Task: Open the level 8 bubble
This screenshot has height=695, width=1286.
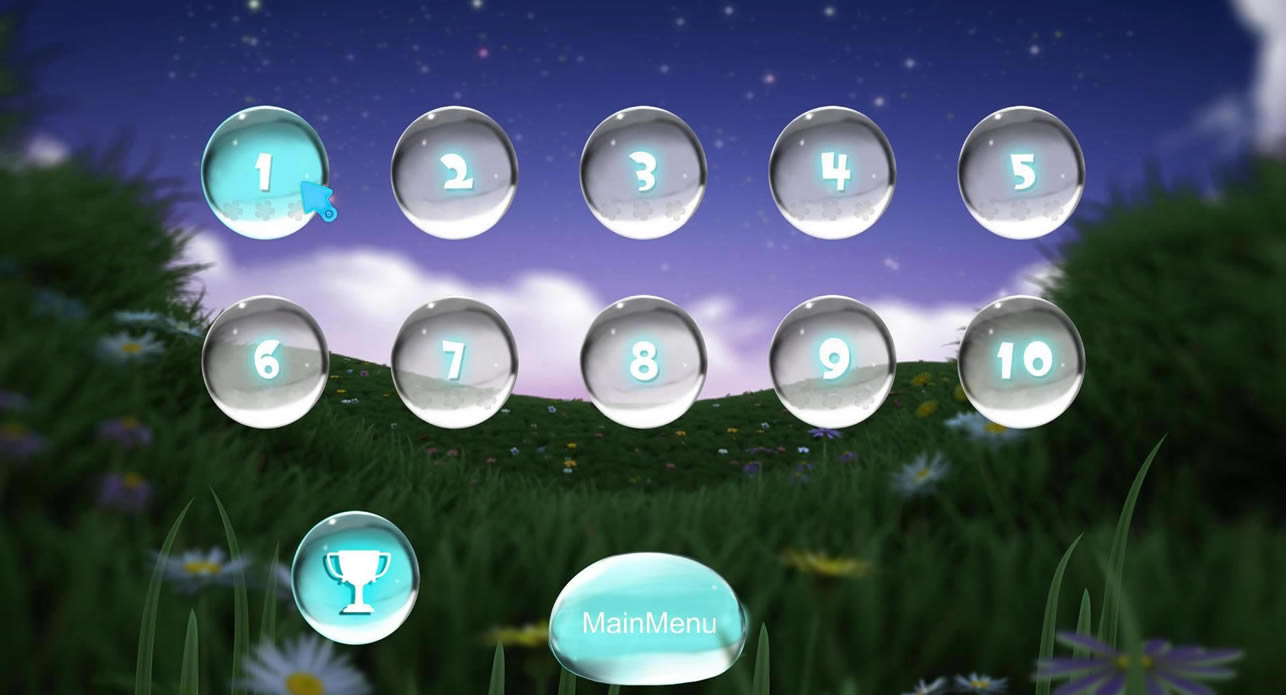Action: (x=643, y=361)
